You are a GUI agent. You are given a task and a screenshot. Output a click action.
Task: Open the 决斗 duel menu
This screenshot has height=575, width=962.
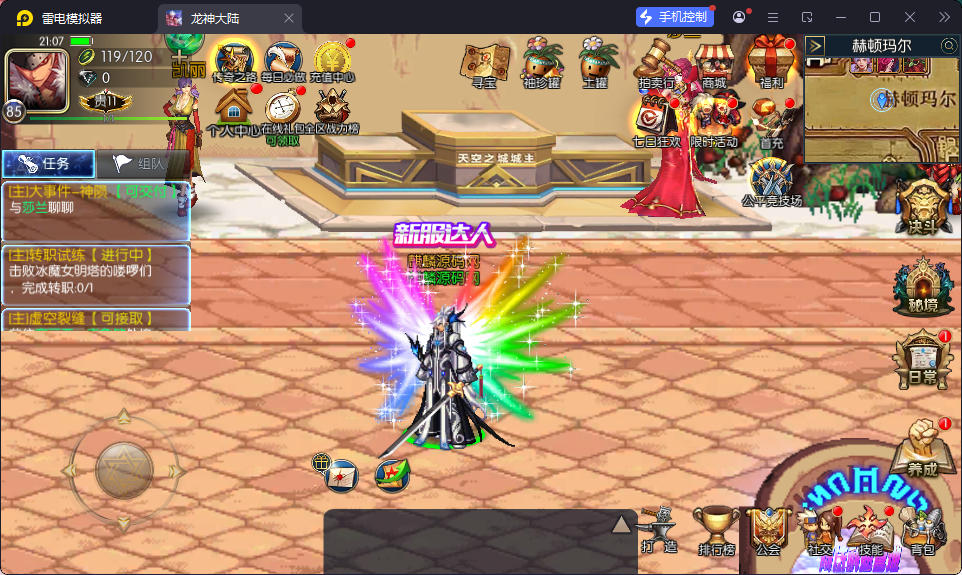(922, 206)
